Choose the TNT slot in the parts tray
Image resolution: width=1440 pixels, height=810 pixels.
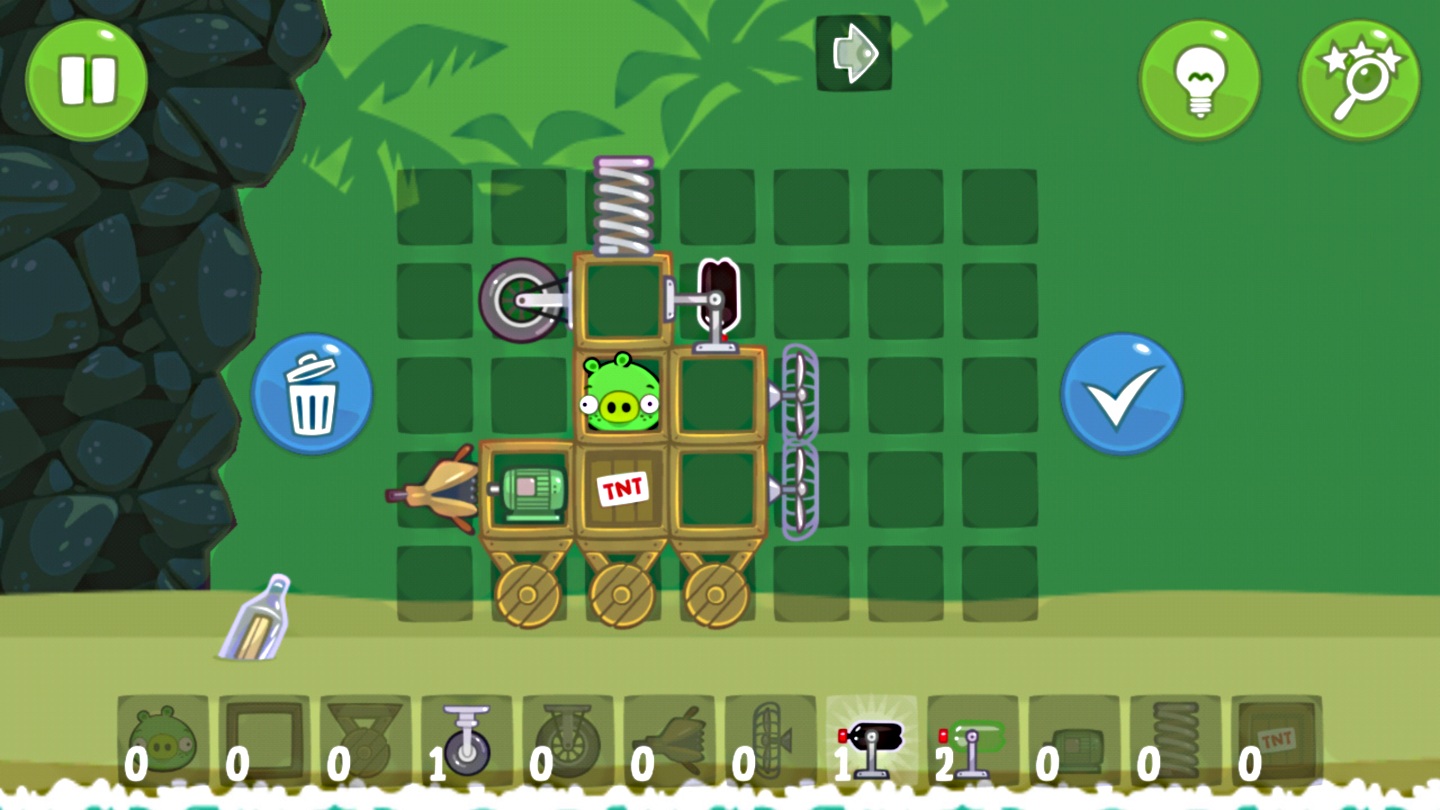coord(1276,741)
